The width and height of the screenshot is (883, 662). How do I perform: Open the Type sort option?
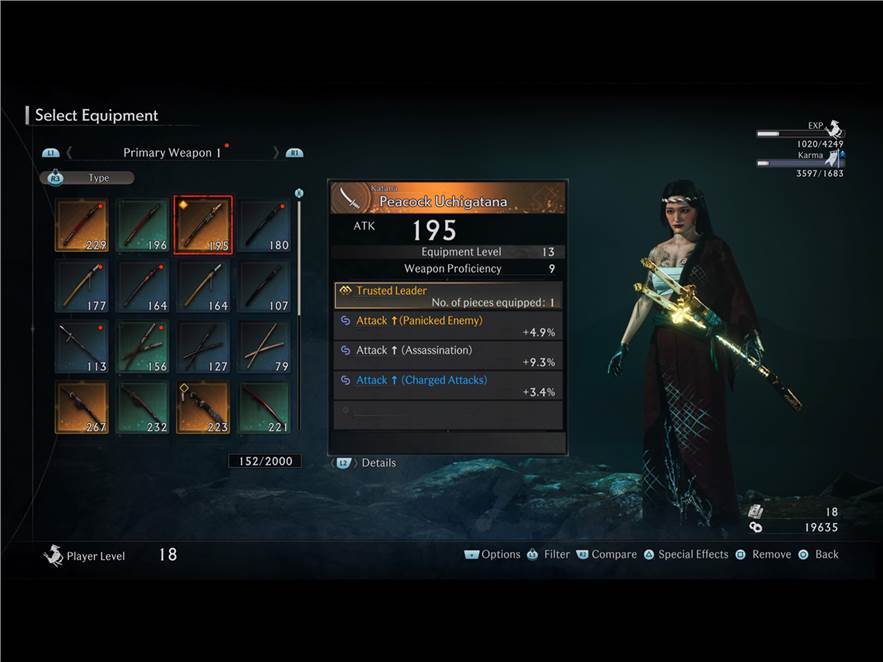87,178
